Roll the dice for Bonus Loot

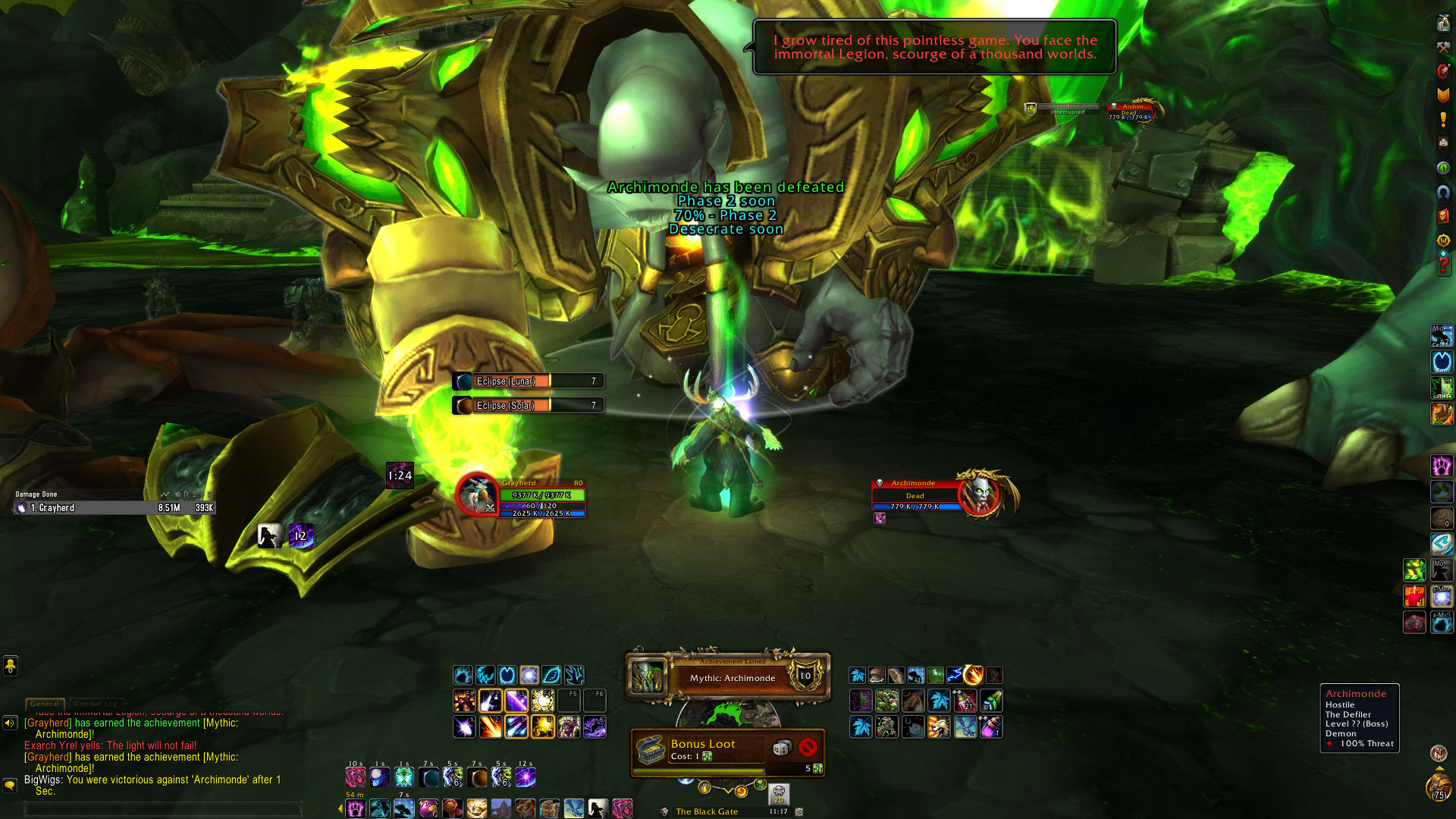point(780,748)
